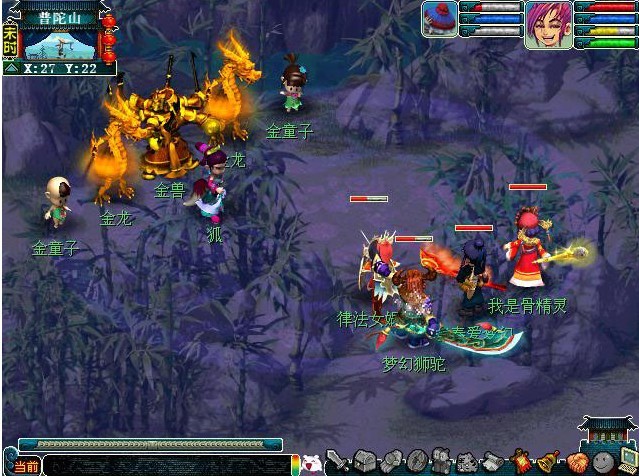639x476 pixels.
Task: Open the blue pet portrait
Action: [x=439, y=20]
